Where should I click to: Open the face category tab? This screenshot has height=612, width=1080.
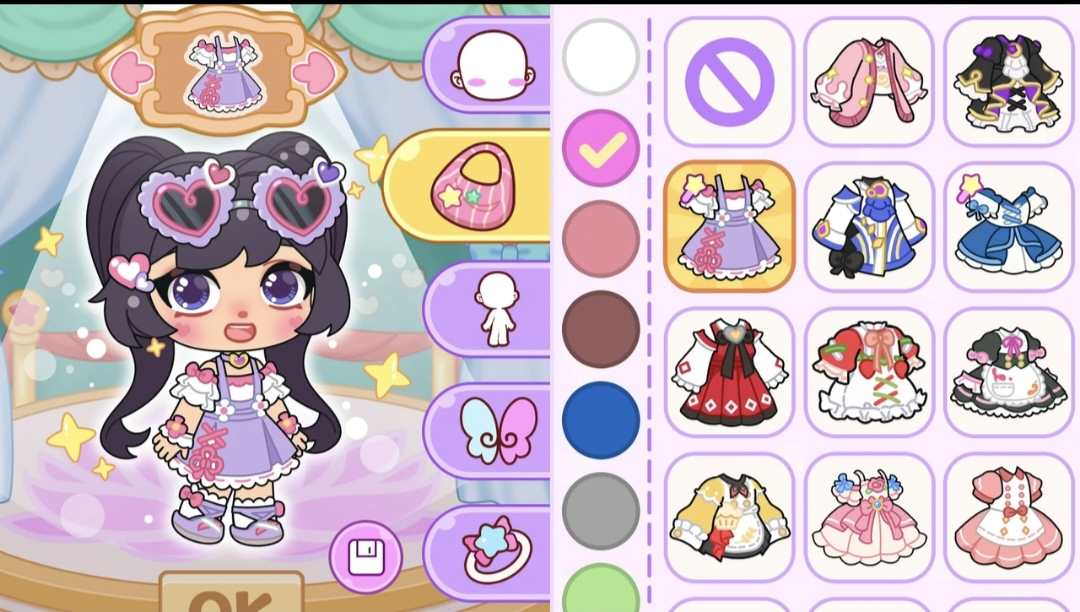491,68
